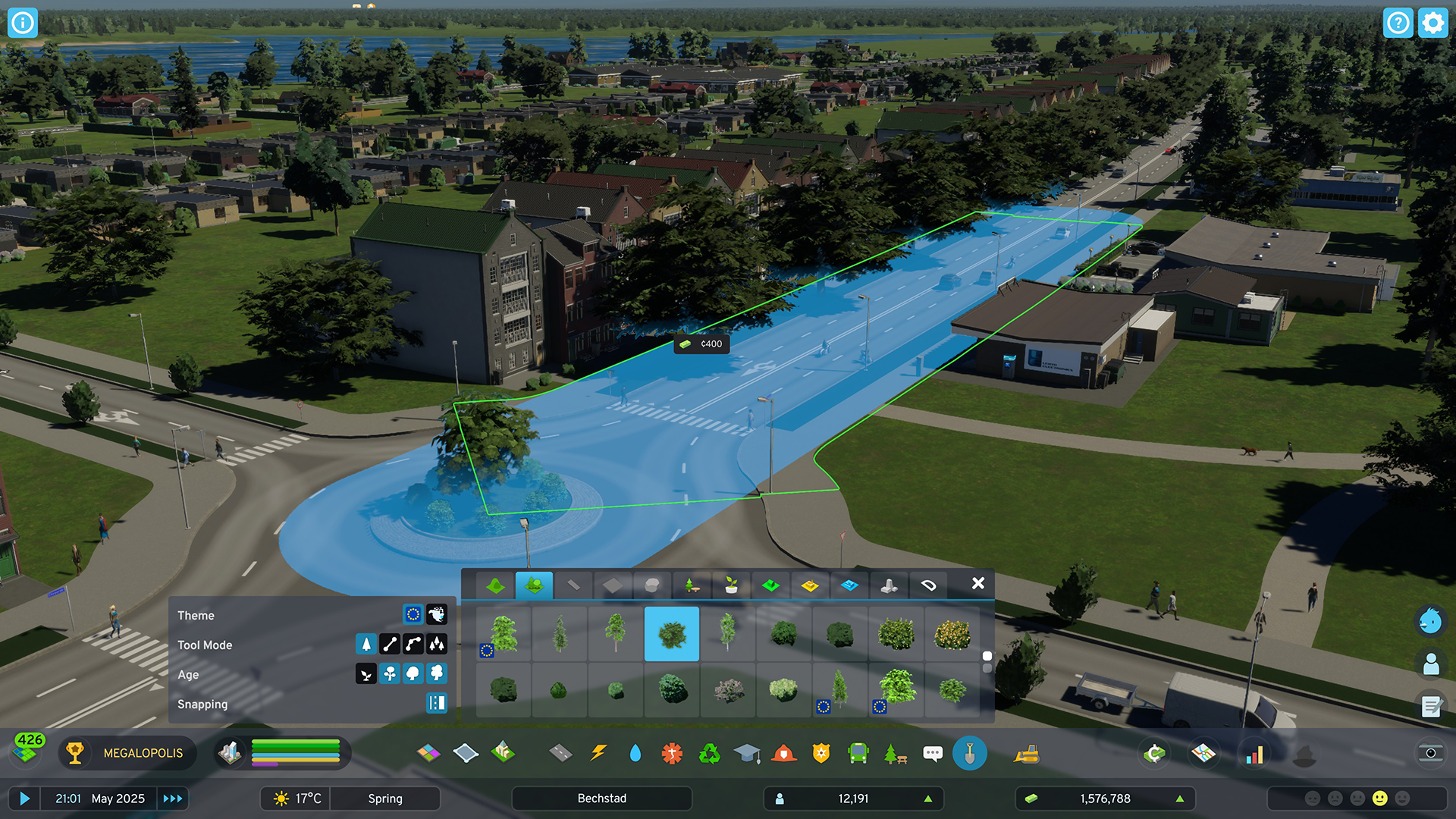Choose the North American theme globe
This screenshot has height=819, width=1456.
click(x=437, y=614)
